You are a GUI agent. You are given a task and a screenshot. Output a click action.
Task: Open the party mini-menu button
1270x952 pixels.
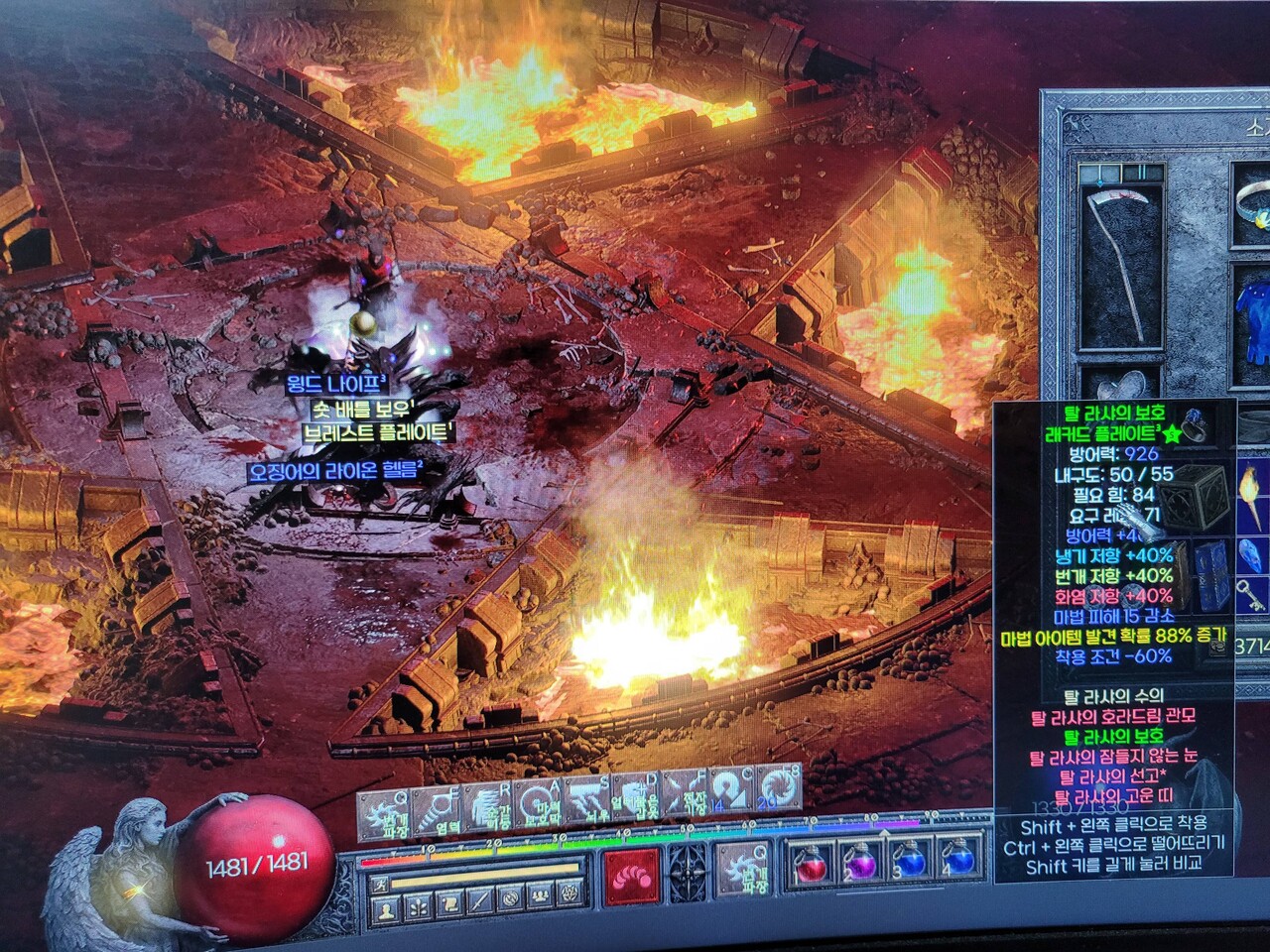tap(541, 906)
